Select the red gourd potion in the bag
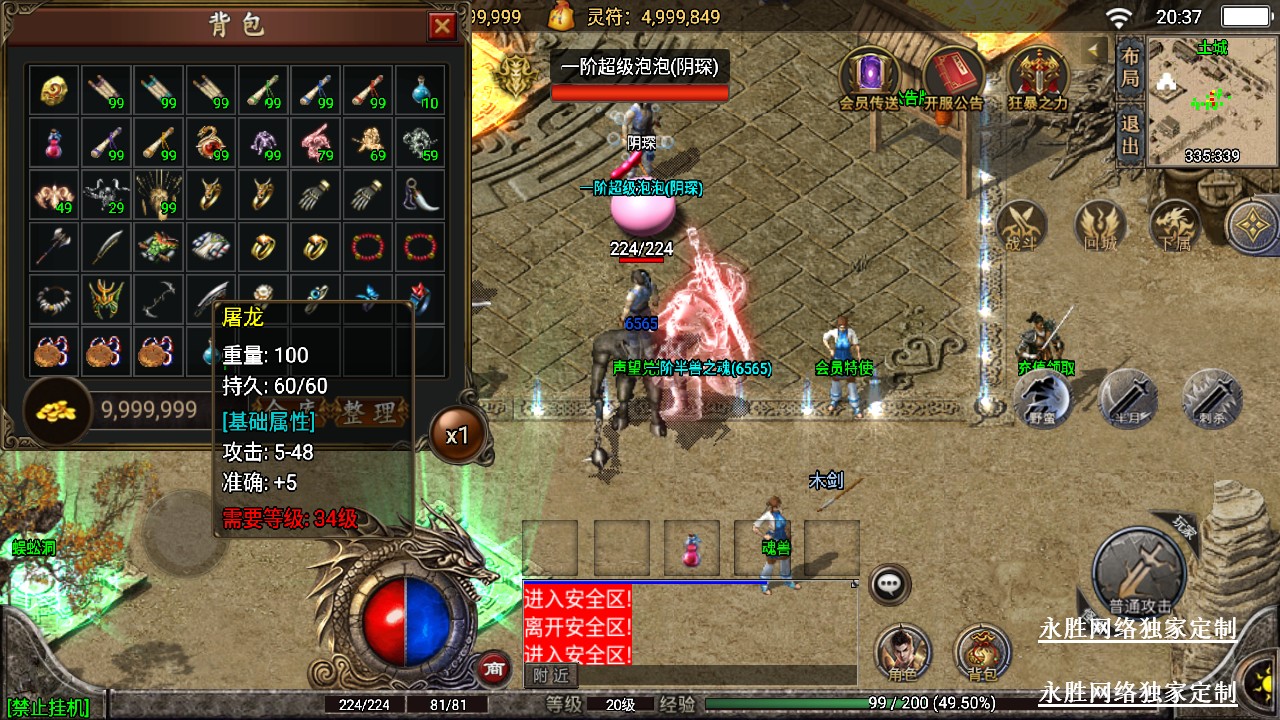1280x720 pixels. (x=56, y=142)
